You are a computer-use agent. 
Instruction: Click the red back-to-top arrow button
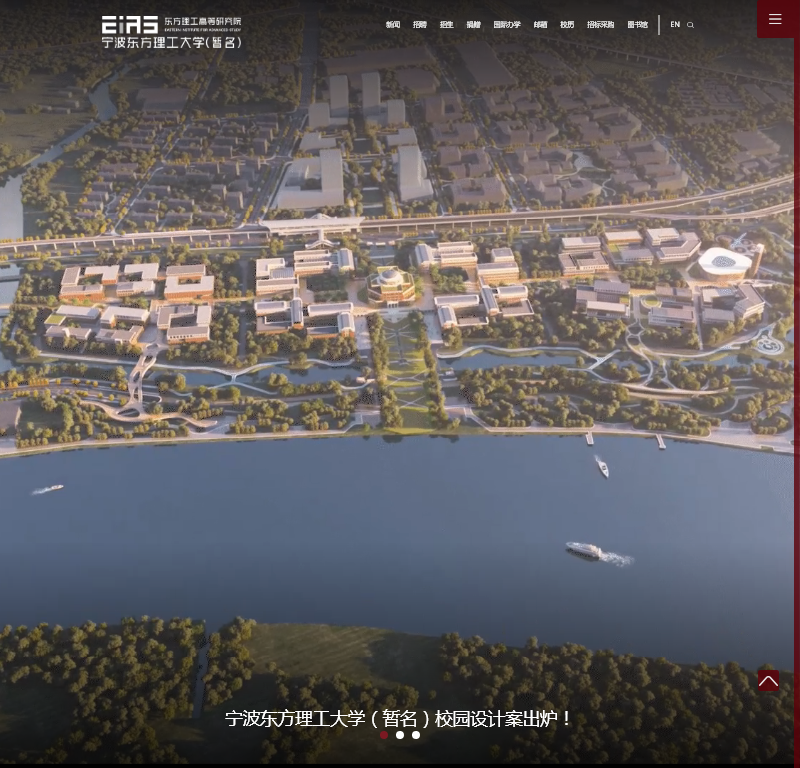click(x=768, y=681)
